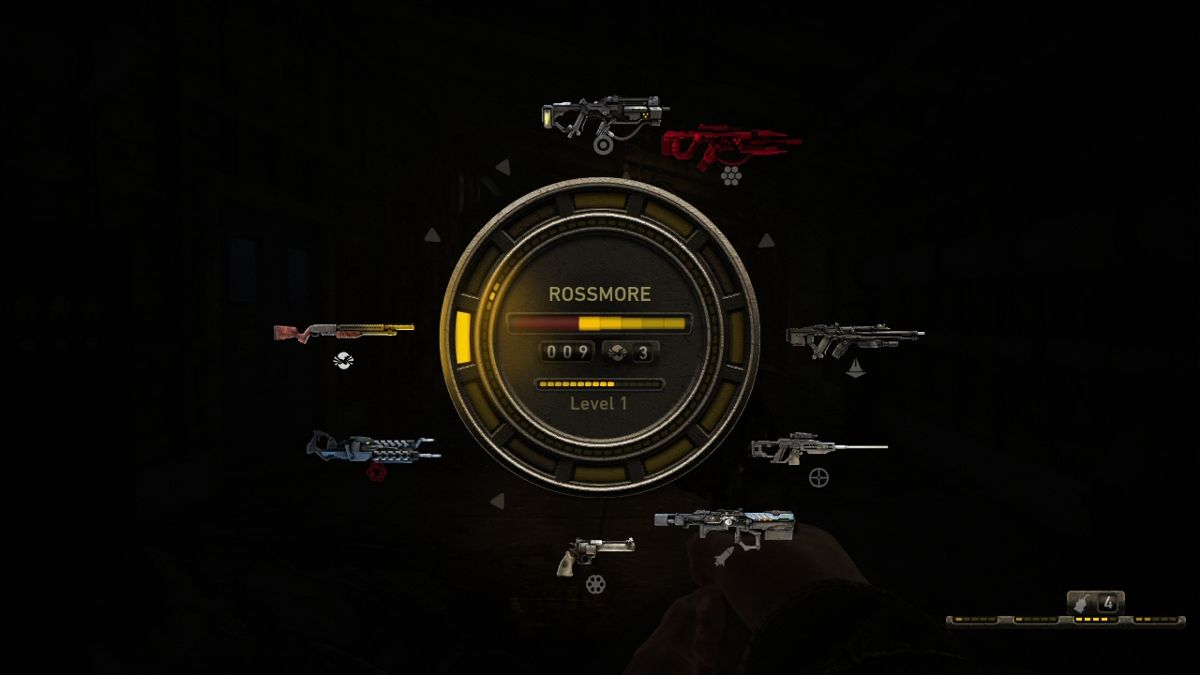The image size is (1200, 675).
Task: Select the Auger rifle with blue lights
Action: pos(725,524)
